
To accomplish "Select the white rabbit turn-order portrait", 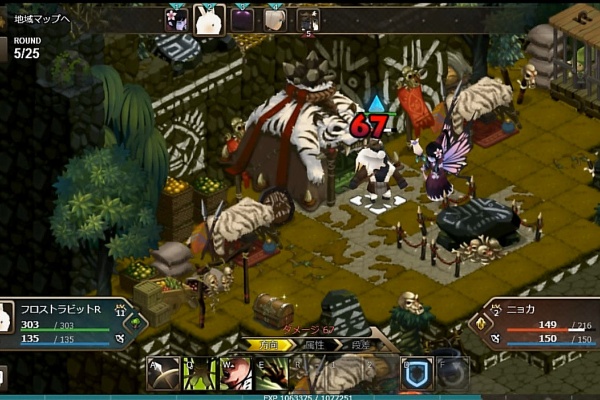I will [209, 19].
